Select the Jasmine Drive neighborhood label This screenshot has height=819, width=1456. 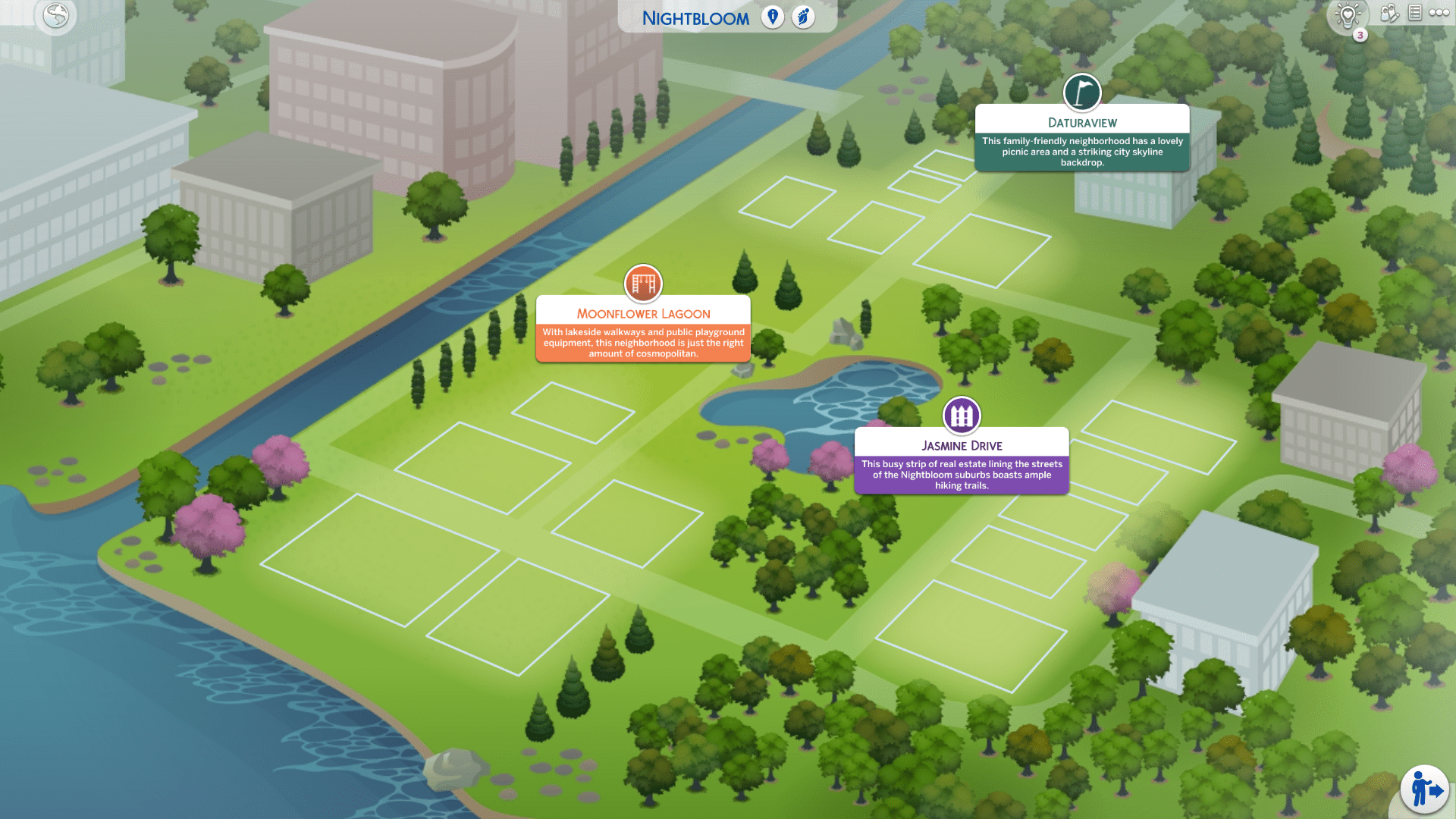[x=962, y=446]
